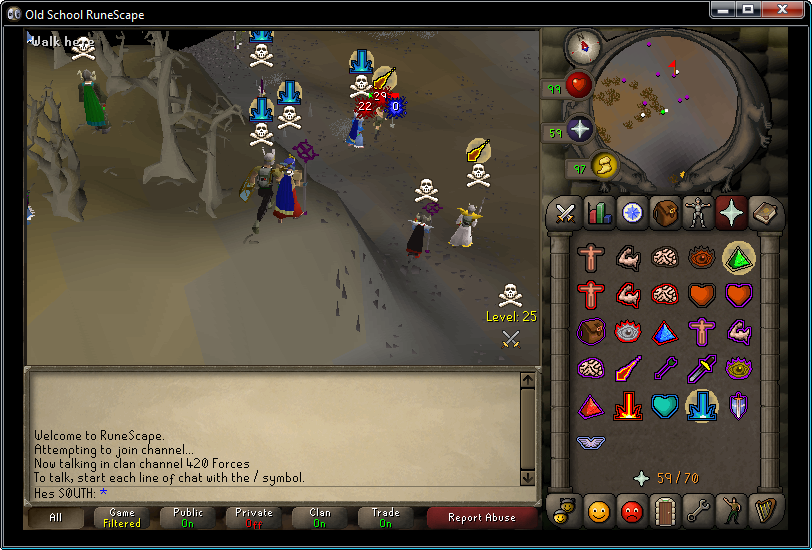Open the Combat Options crossed-swords tab
Screen dimensions: 812x550
click(565, 212)
